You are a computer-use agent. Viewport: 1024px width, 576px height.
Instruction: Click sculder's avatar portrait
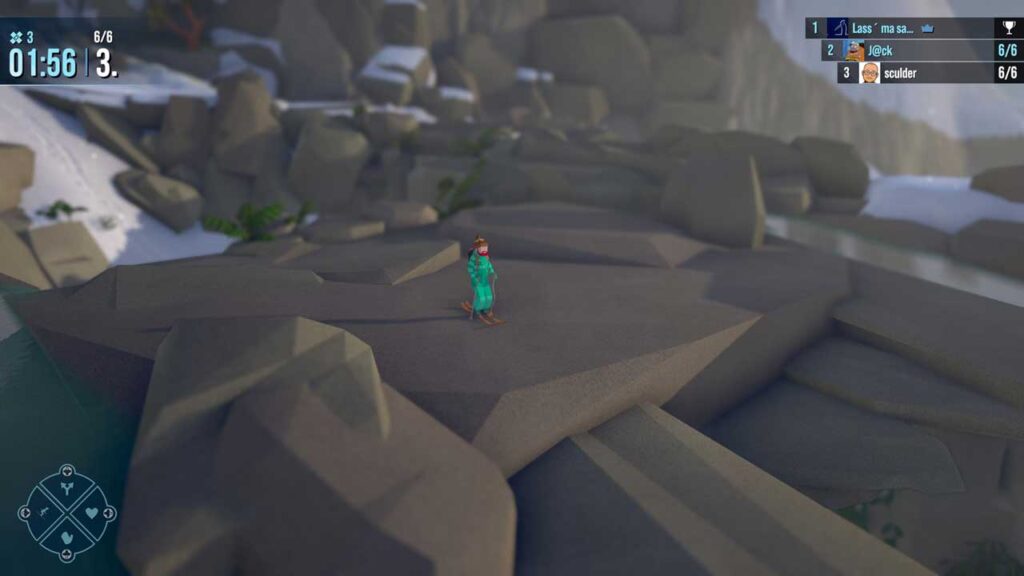[870, 72]
